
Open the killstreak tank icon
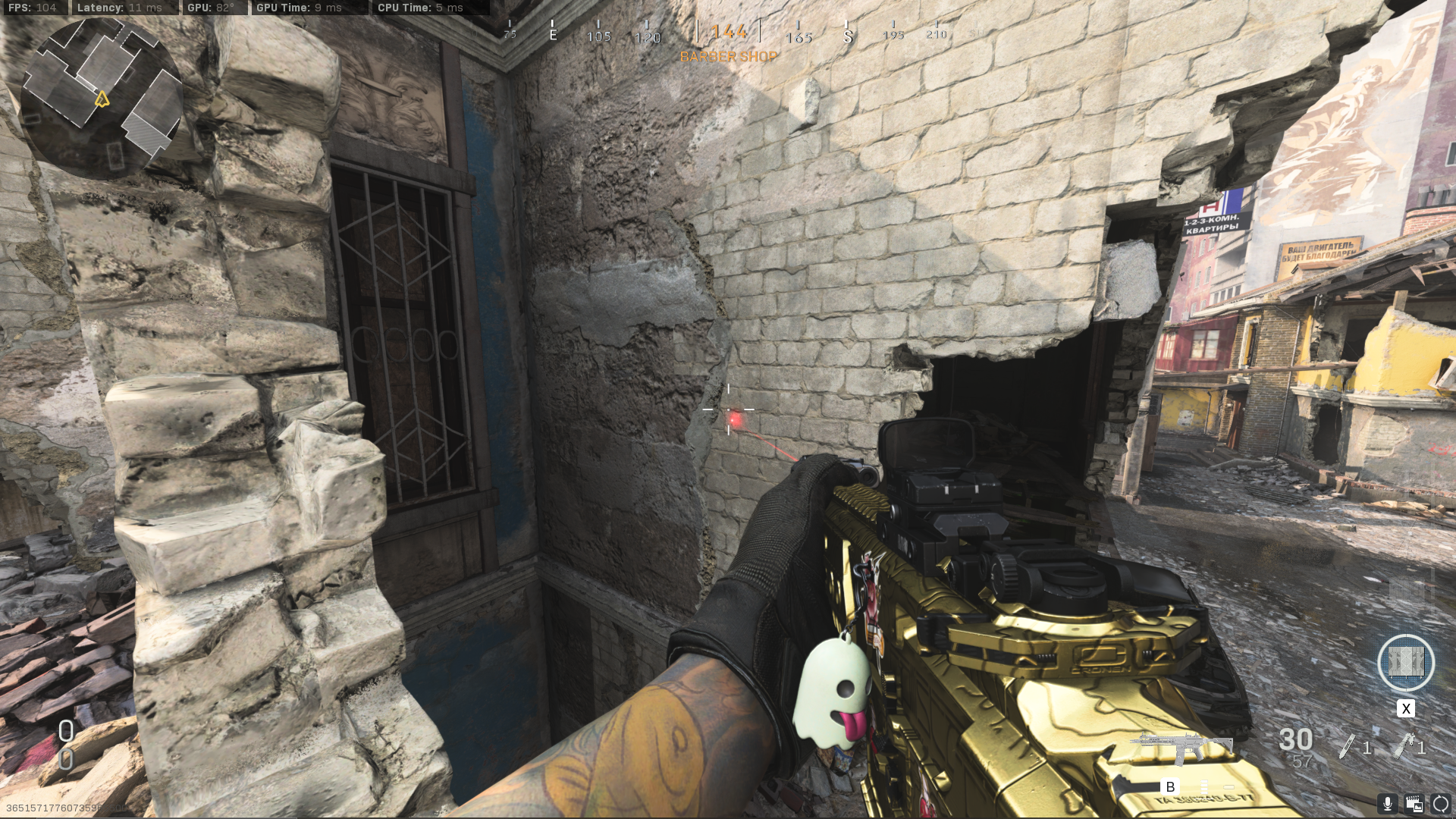click(x=1407, y=664)
